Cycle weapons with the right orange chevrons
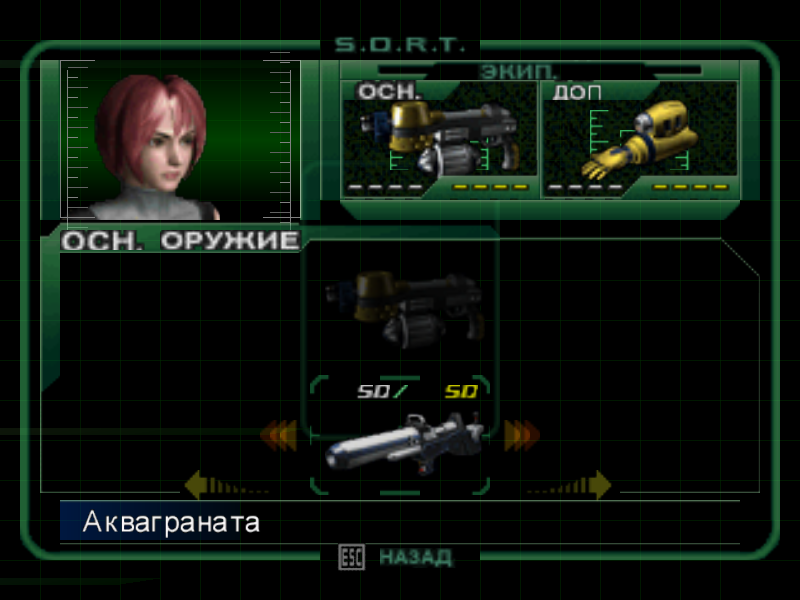 [x=521, y=435]
